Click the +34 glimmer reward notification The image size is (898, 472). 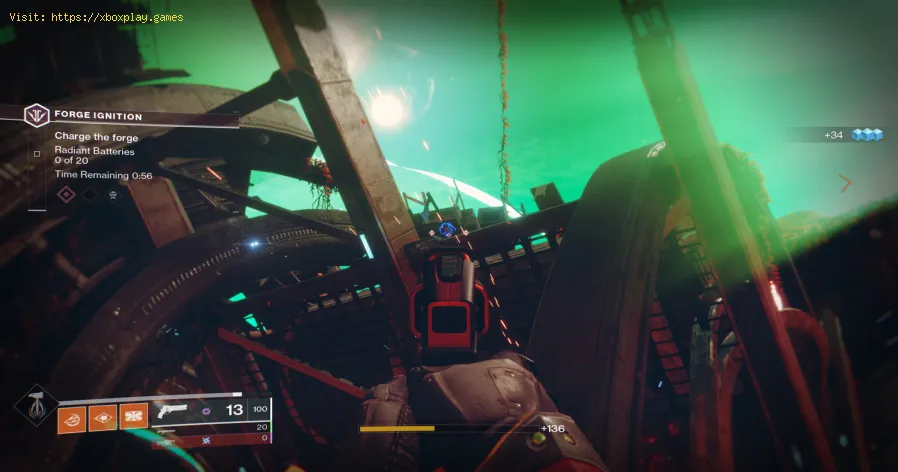click(x=850, y=134)
